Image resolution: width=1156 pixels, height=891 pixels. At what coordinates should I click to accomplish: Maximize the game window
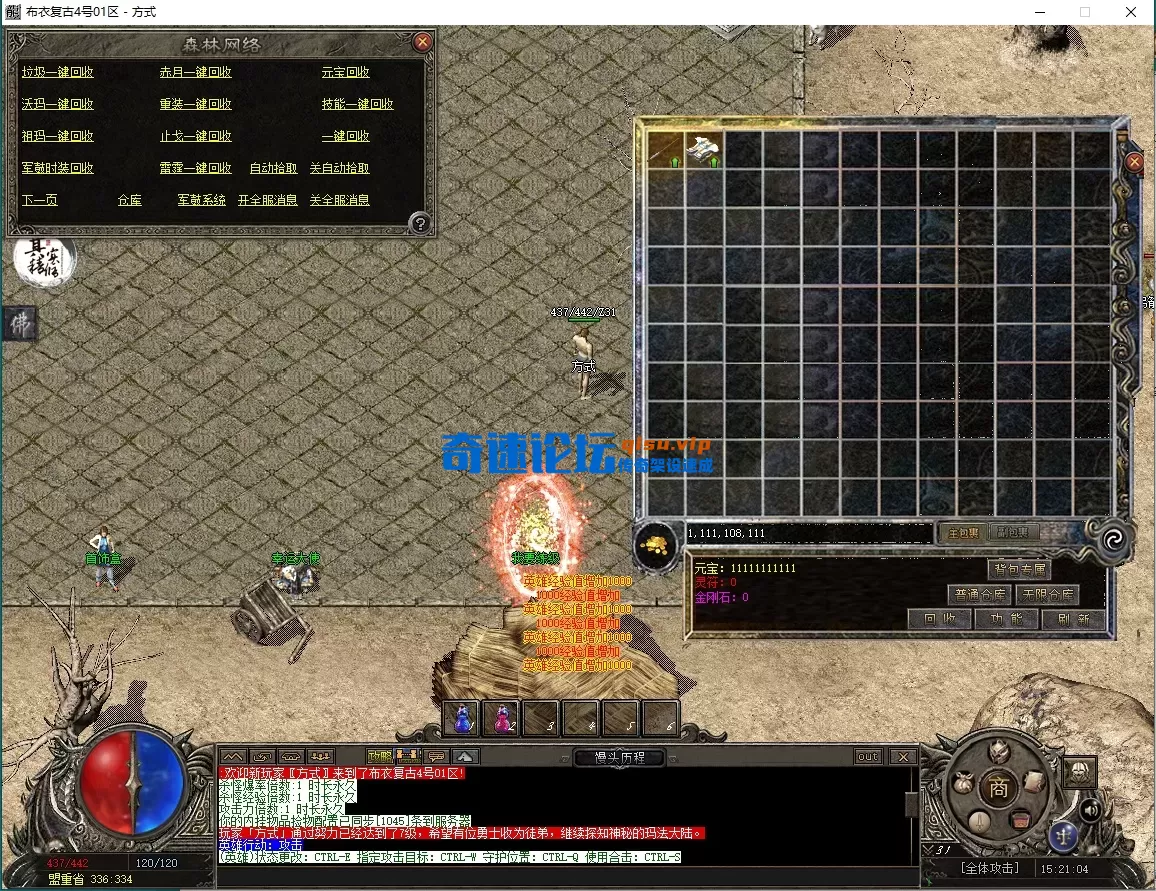pos(1085,12)
